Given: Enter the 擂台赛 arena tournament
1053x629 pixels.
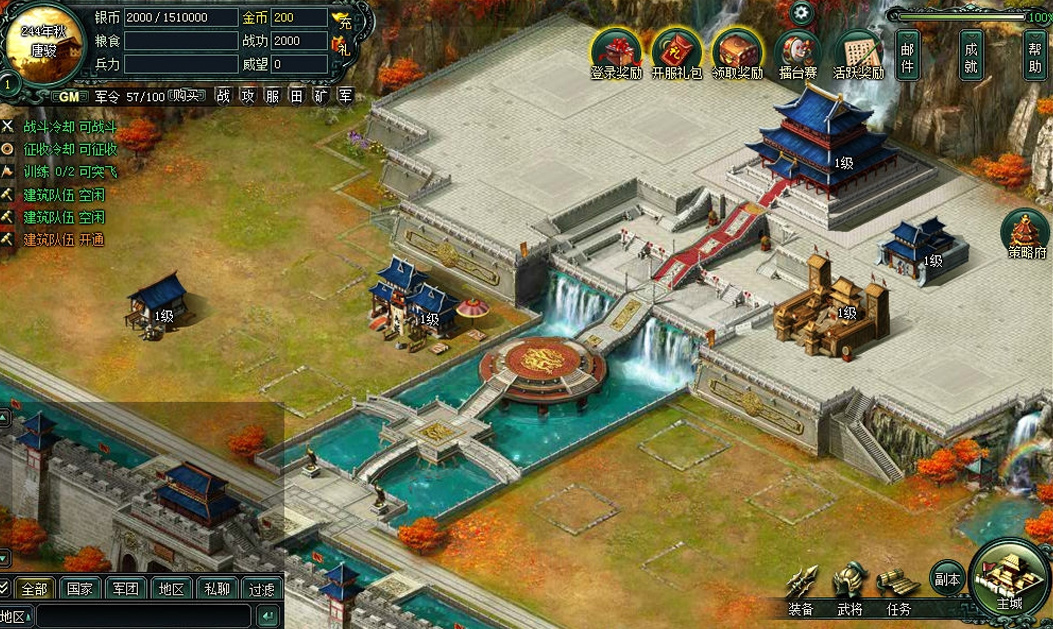Looking at the screenshot, I should point(798,53).
